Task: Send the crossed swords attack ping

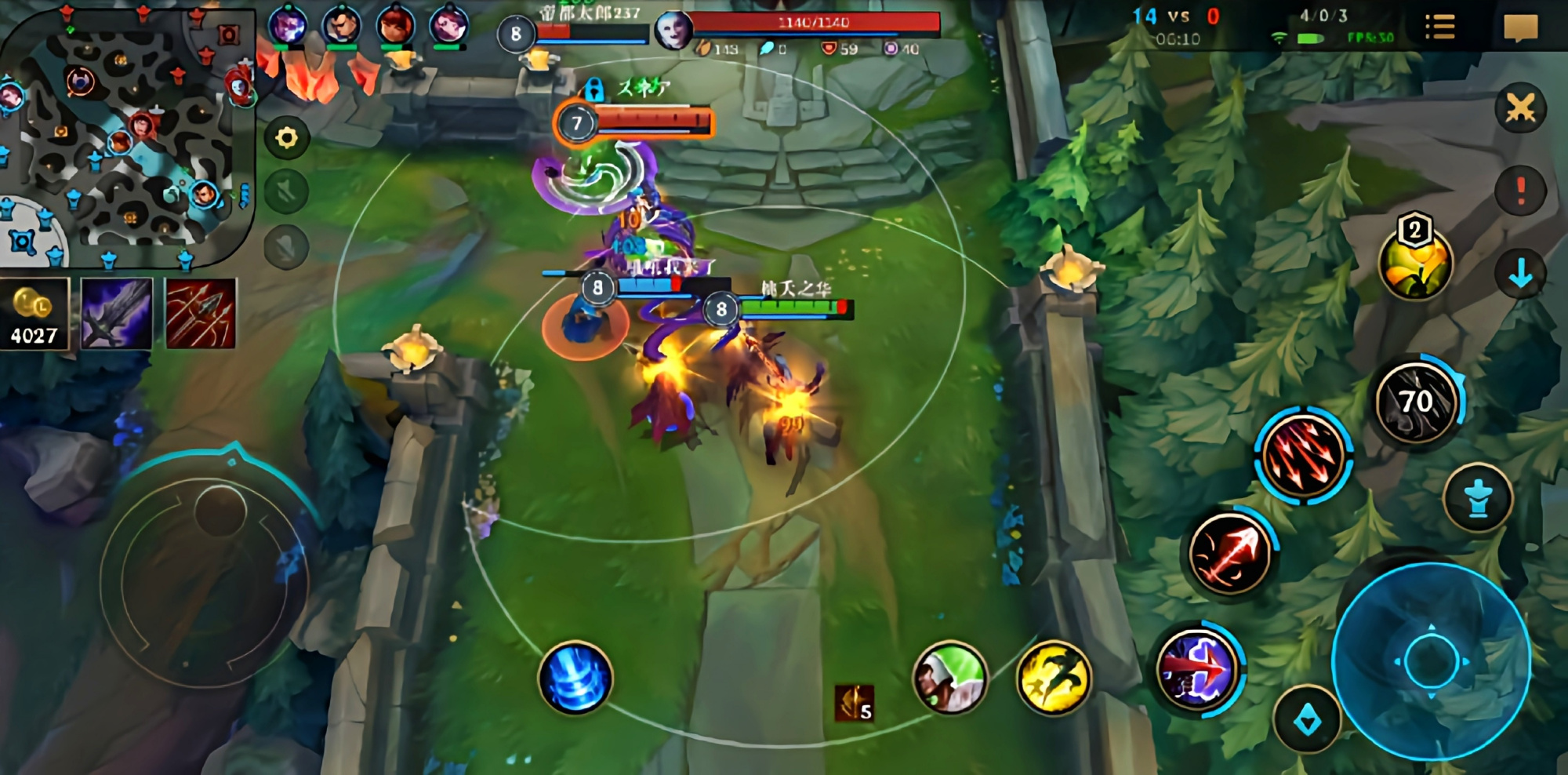Action: [x=1520, y=108]
